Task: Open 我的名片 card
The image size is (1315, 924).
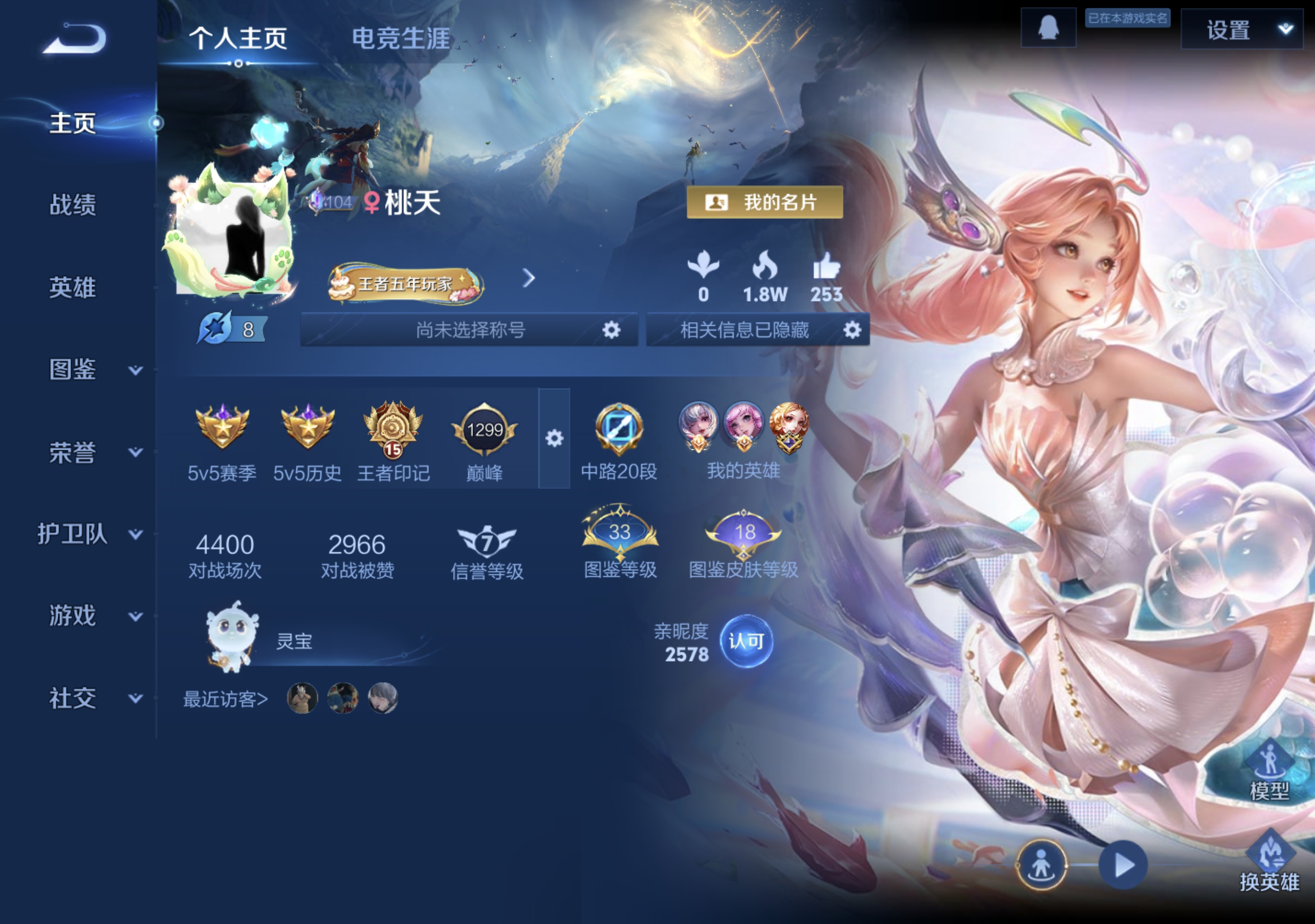Action: (x=765, y=201)
